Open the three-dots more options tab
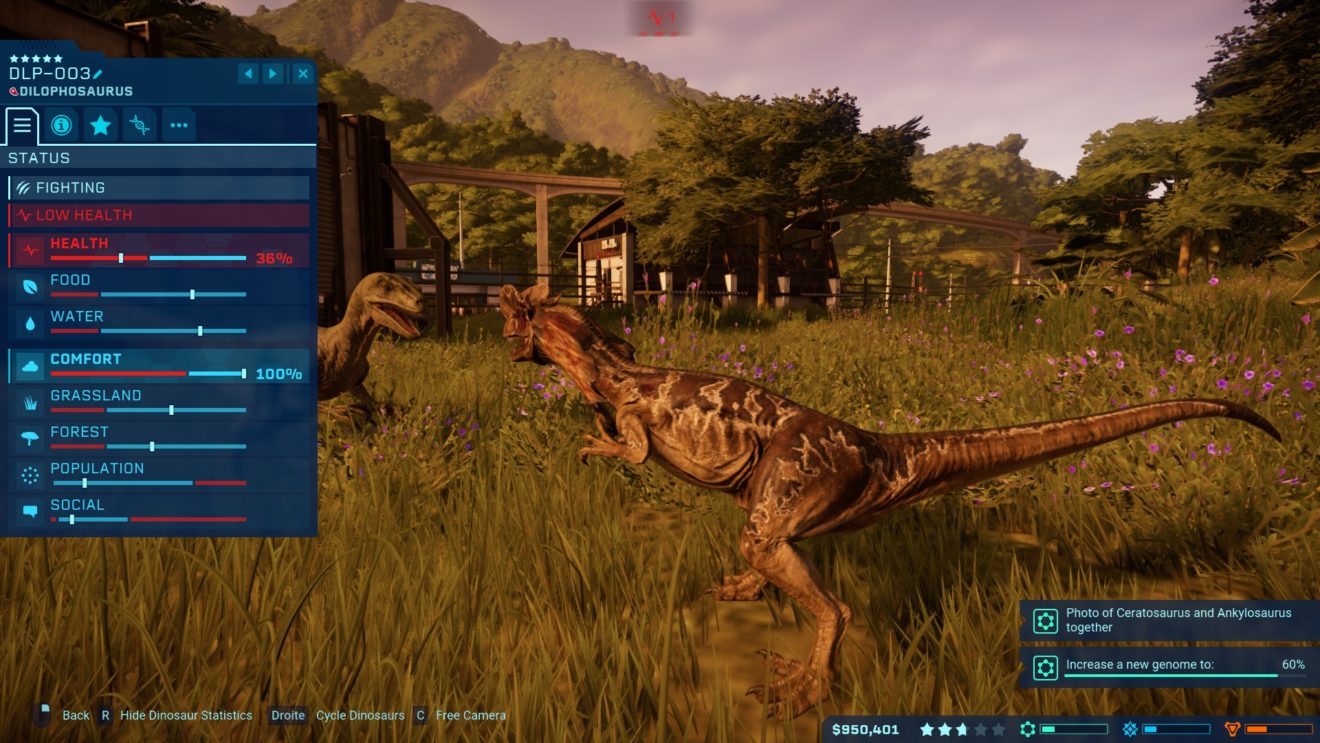Screen dimensions: 1320x743 point(179,125)
